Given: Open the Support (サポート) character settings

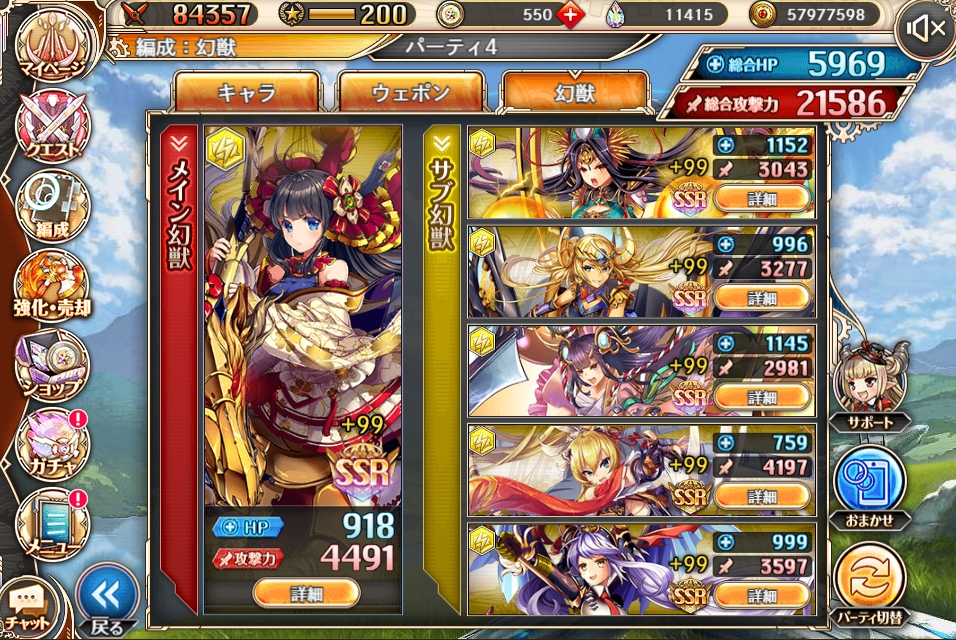Looking at the screenshot, I should point(871,385).
